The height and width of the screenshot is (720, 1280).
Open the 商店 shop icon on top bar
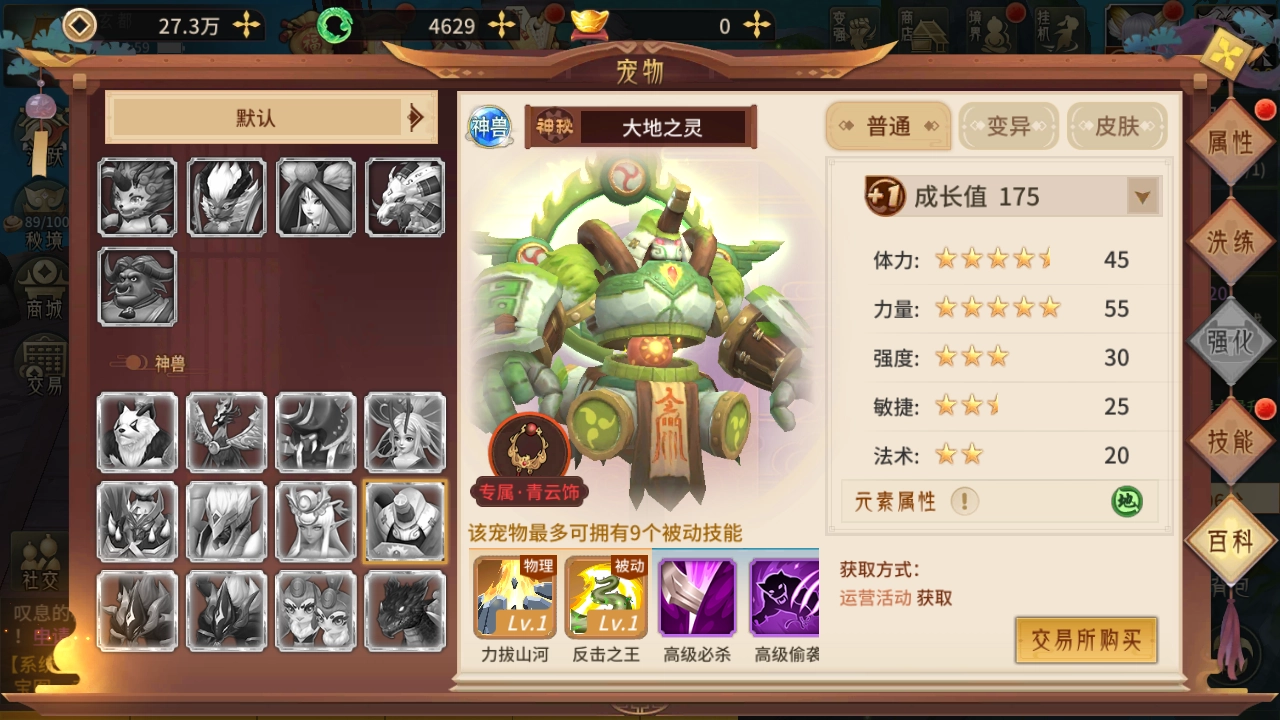pos(922,28)
